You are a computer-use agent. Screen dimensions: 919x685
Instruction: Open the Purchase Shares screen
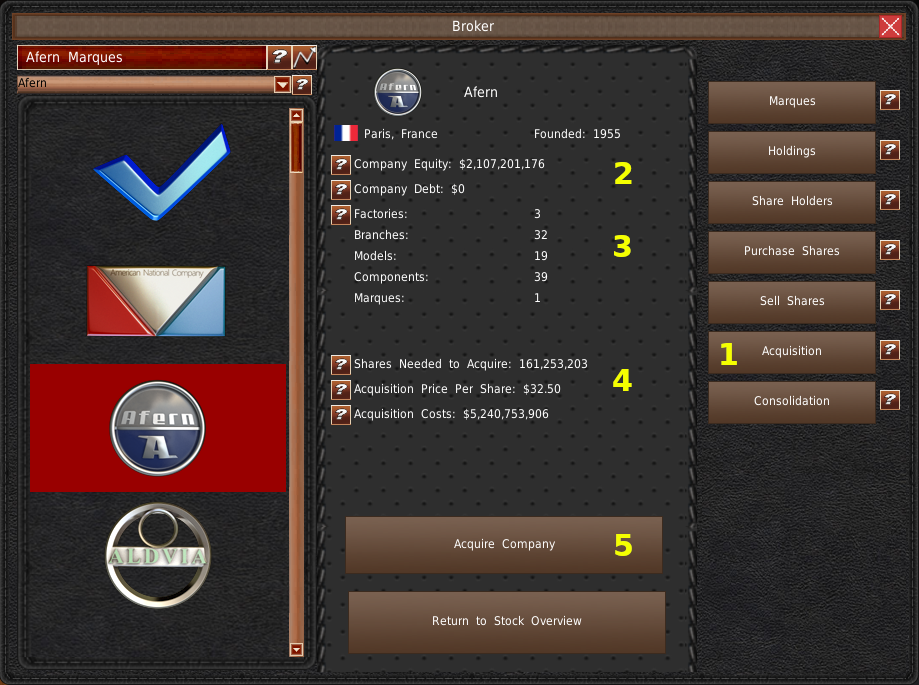pos(791,251)
